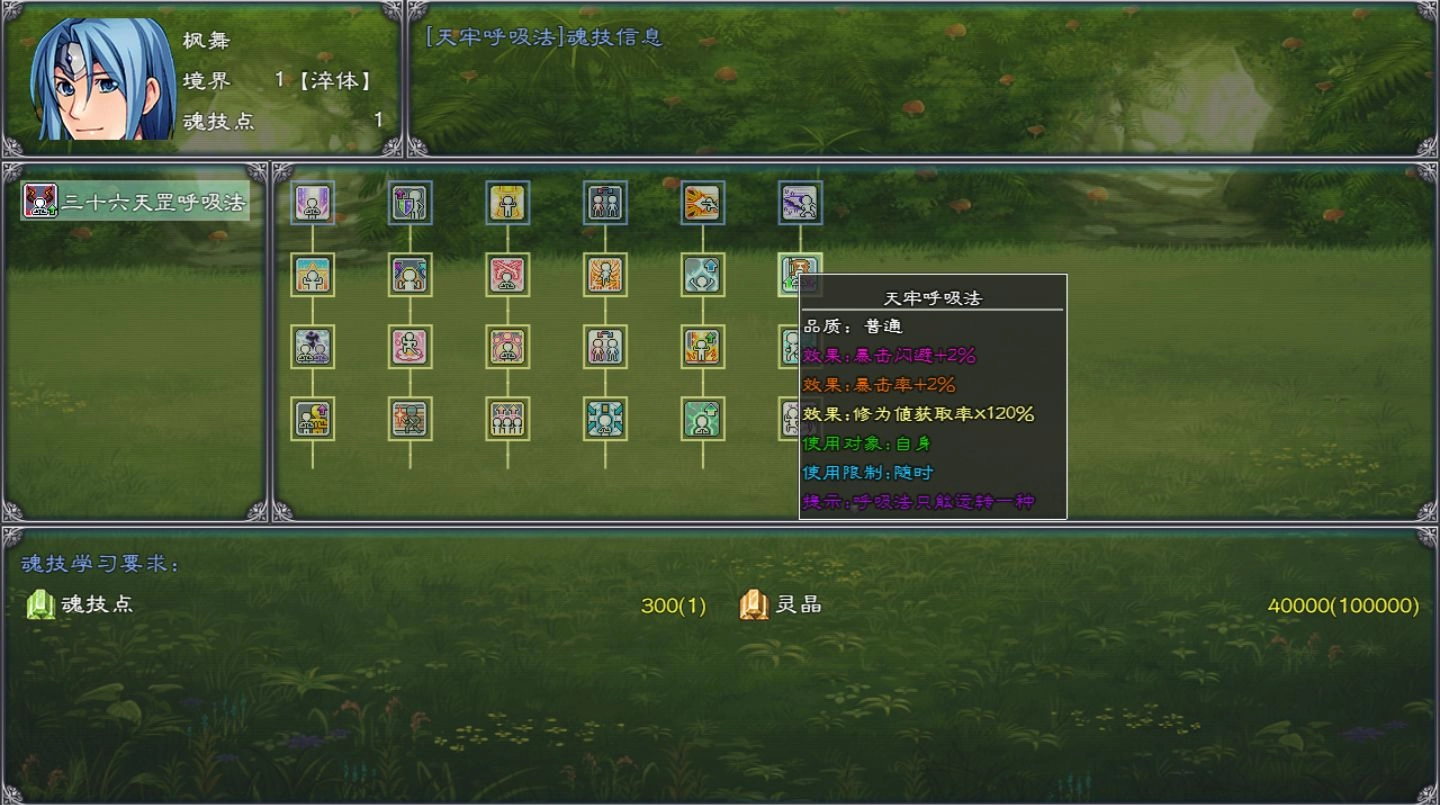Image resolution: width=1440 pixels, height=805 pixels.
Task: Click the golden winged figure skill in the second row
Action: coord(605,275)
